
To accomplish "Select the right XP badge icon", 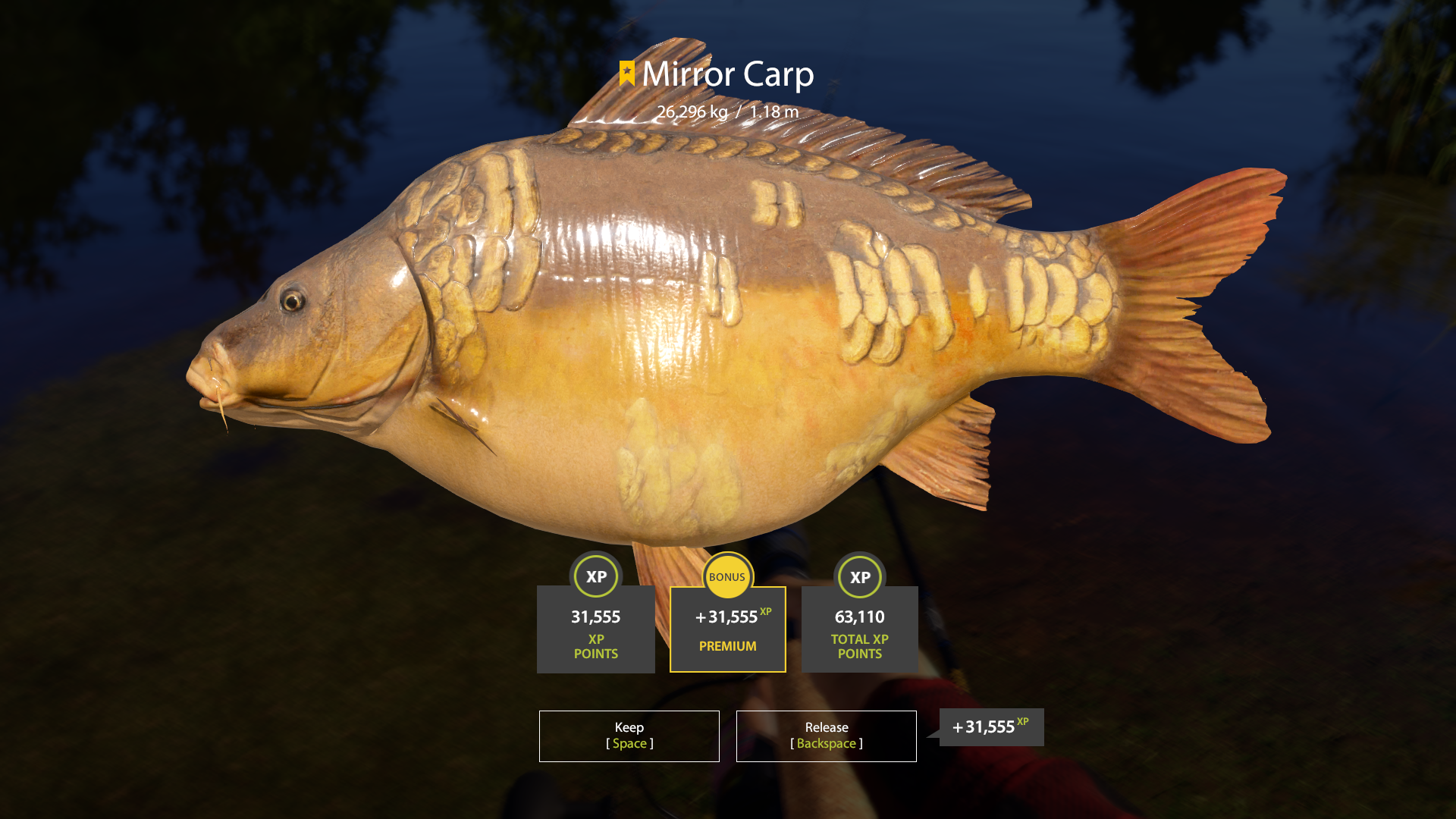I will [860, 577].
